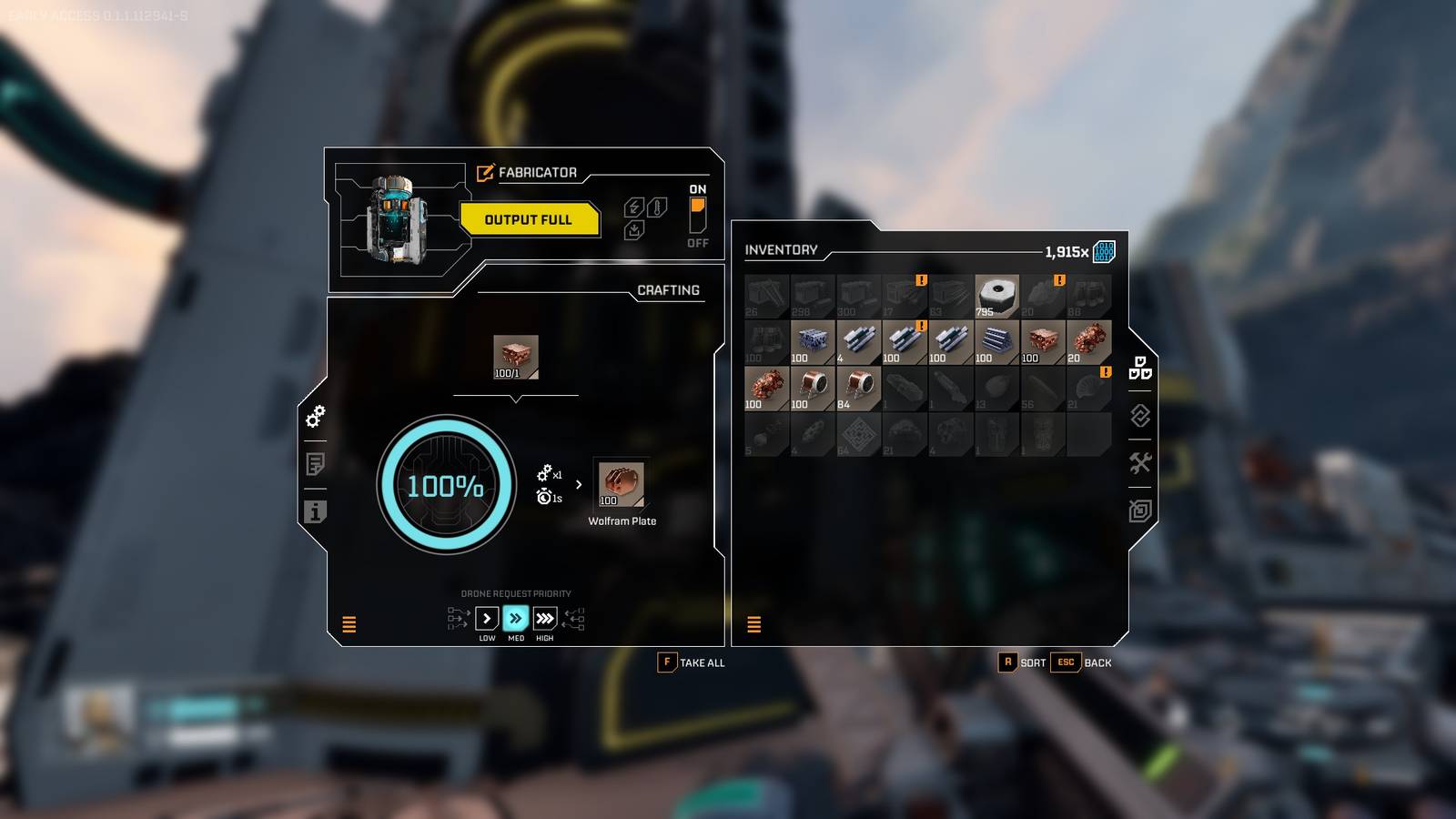Click the INVENTORY header title

[x=781, y=250]
